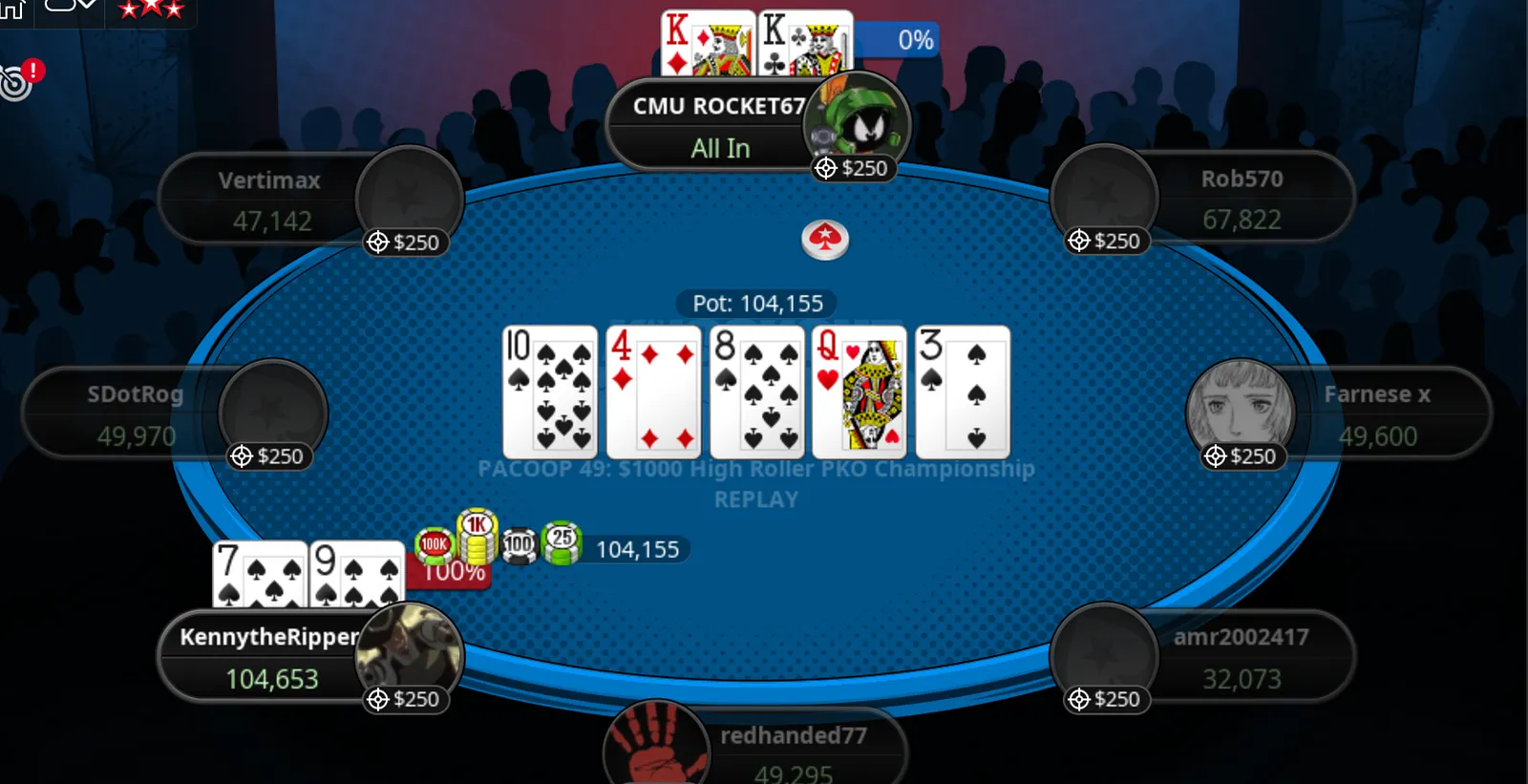Click KennytheRipper's $250 bounty badge
1528x784 pixels.
pyautogui.click(x=405, y=700)
